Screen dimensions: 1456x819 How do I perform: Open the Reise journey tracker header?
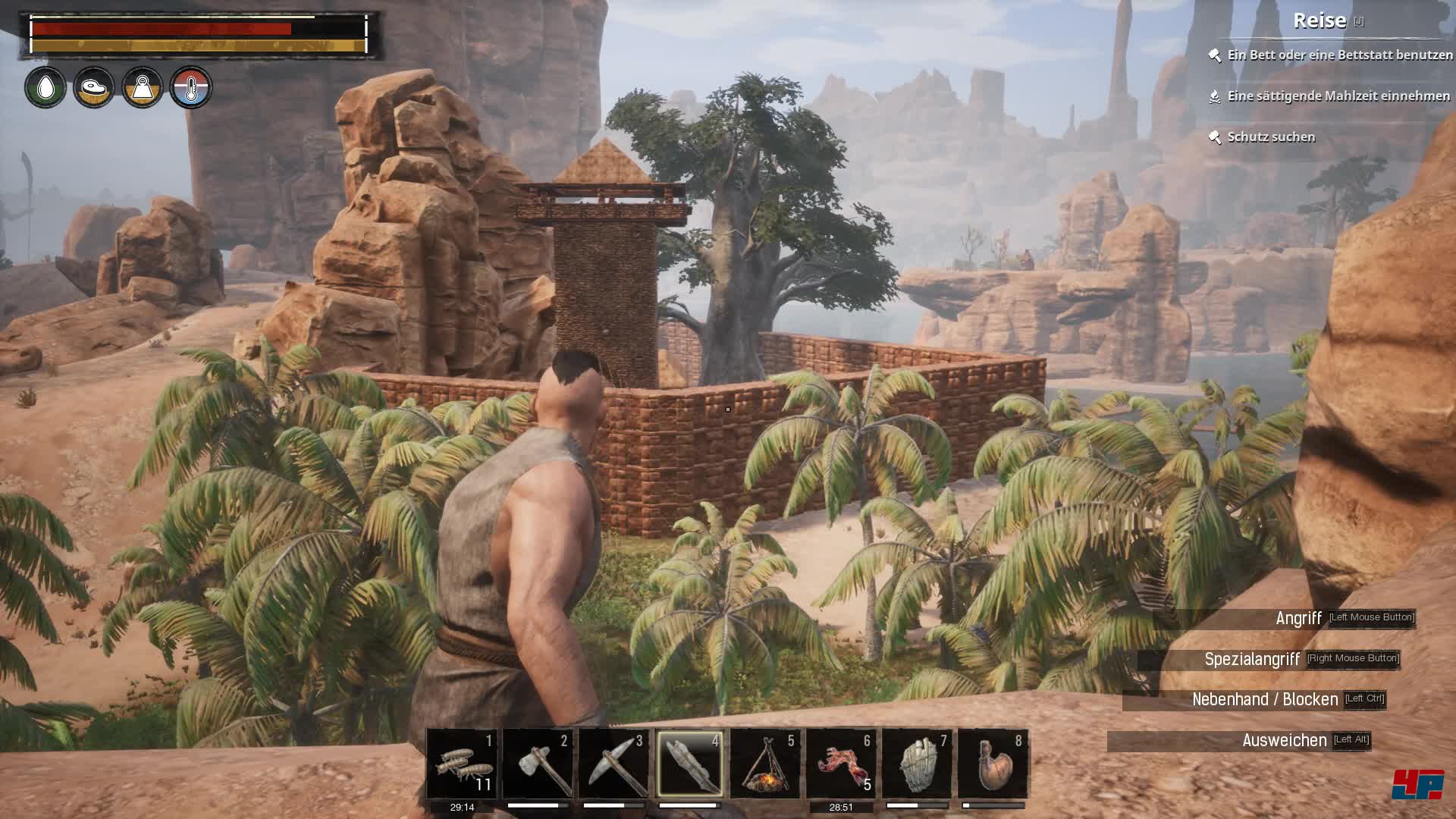(x=1319, y=20)
